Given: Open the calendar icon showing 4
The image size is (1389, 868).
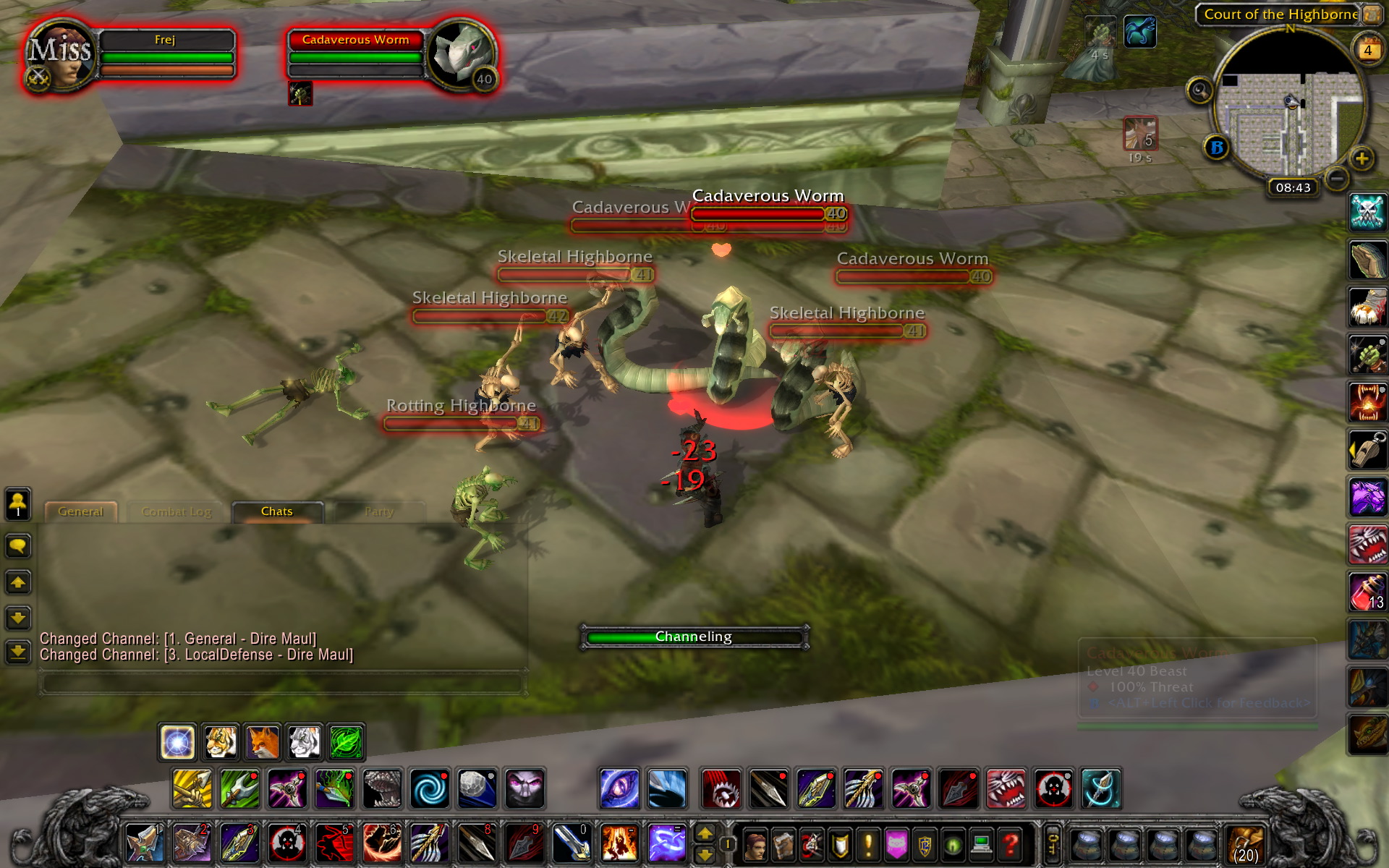Looking at the screenshot, I should [x=1367, y=50].
